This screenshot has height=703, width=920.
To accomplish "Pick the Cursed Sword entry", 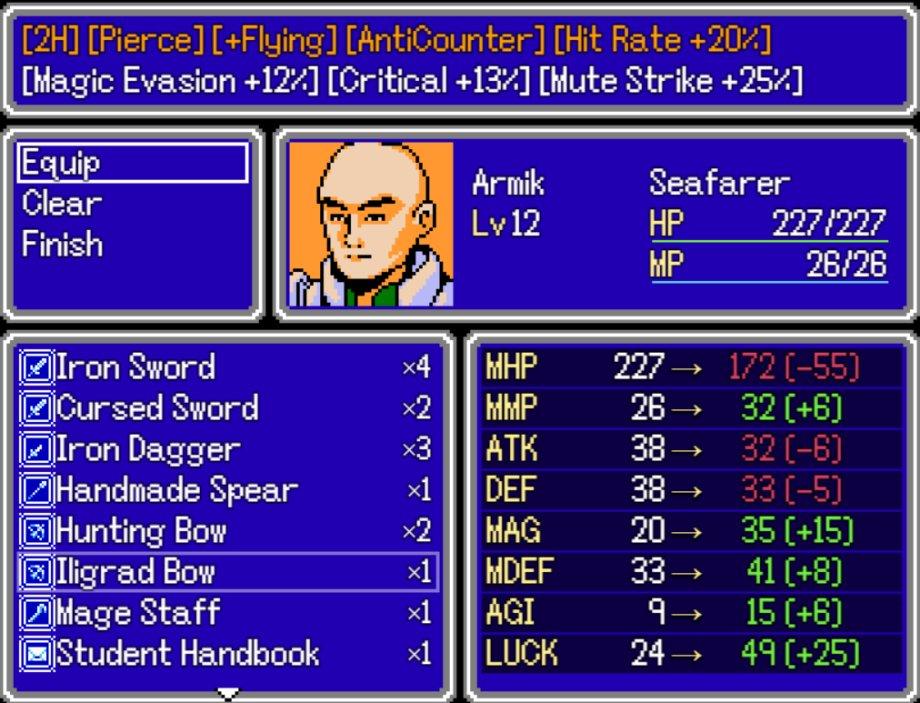I will (226, 408).
